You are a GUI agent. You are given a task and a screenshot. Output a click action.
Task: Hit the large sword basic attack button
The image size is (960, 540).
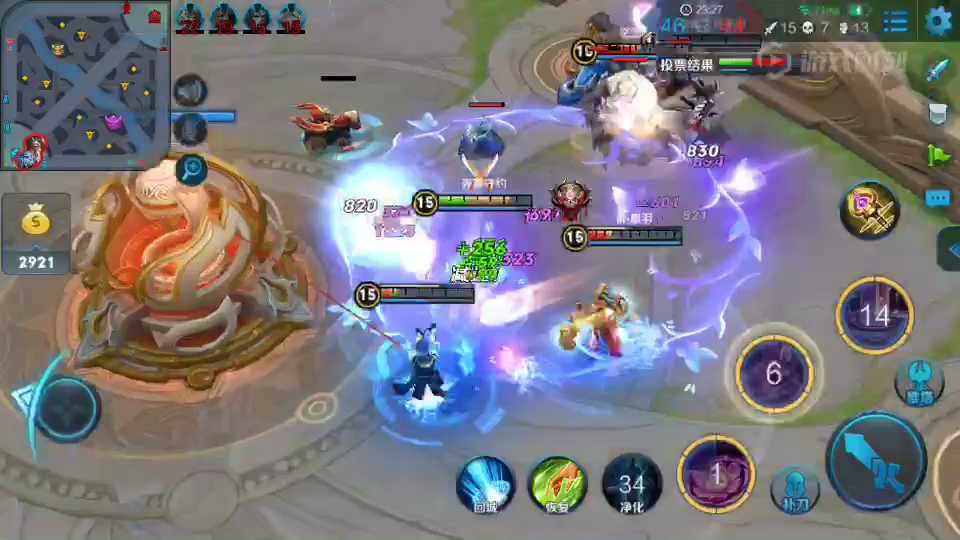click(876, 462)
